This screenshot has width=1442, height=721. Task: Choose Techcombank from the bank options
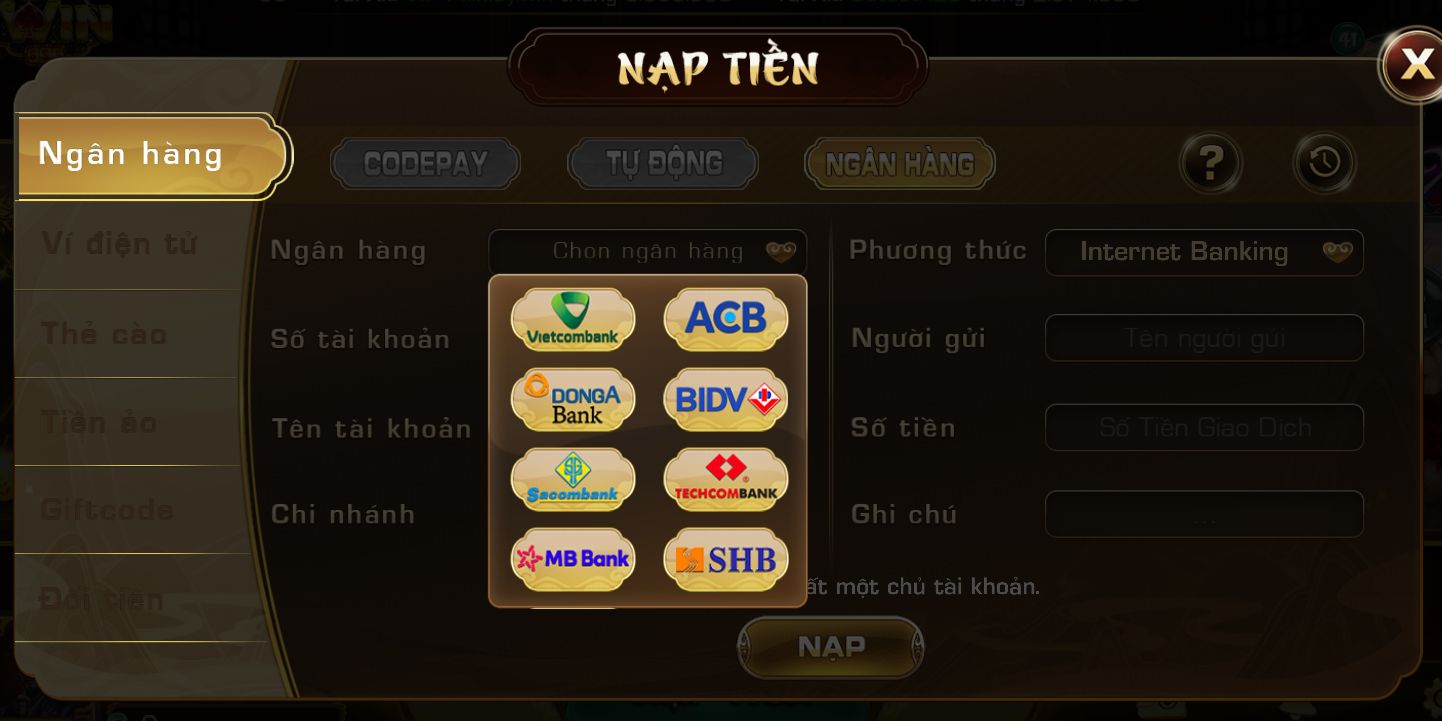tap(725, 479)
